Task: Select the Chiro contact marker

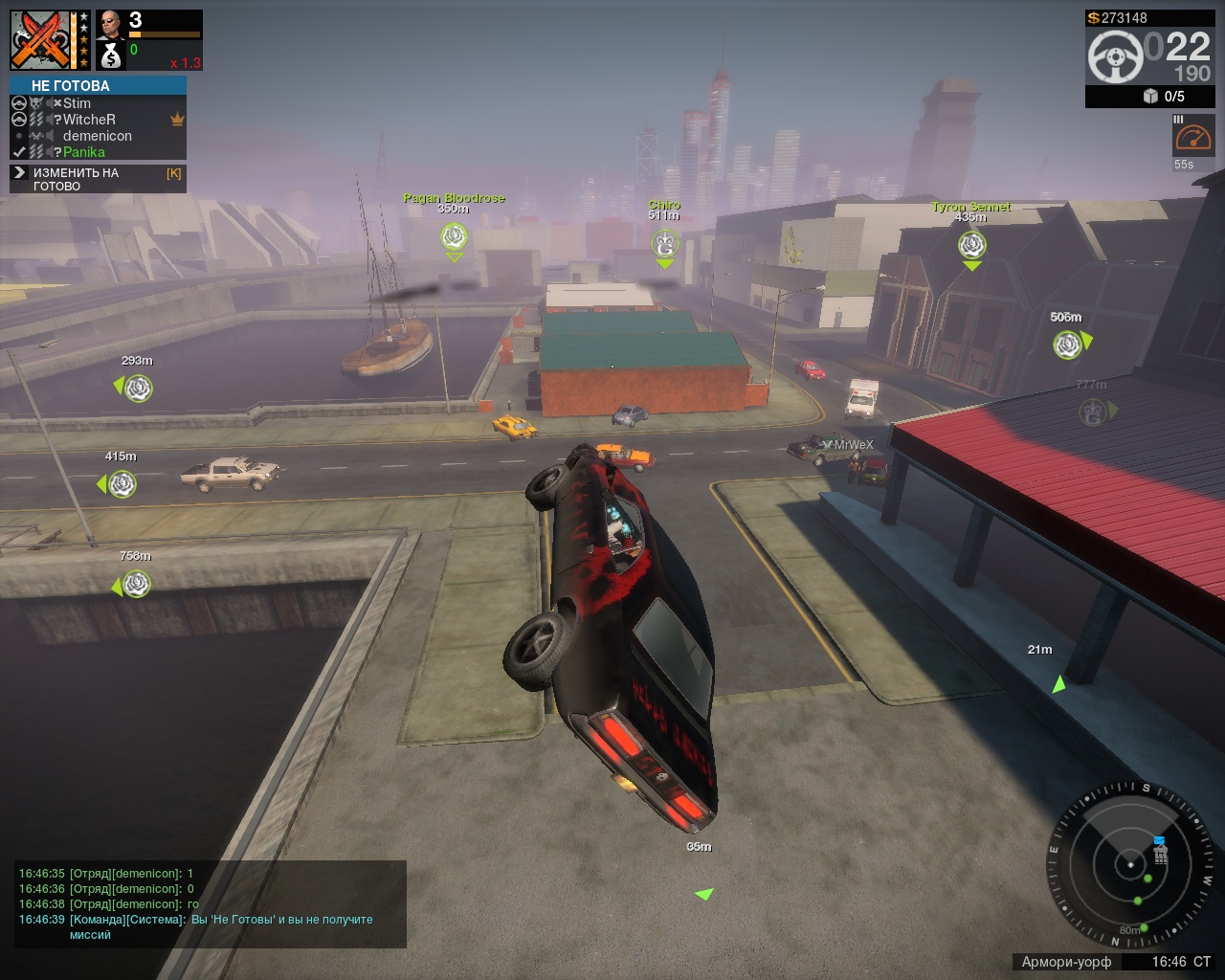Action: [x=665, y=244]
